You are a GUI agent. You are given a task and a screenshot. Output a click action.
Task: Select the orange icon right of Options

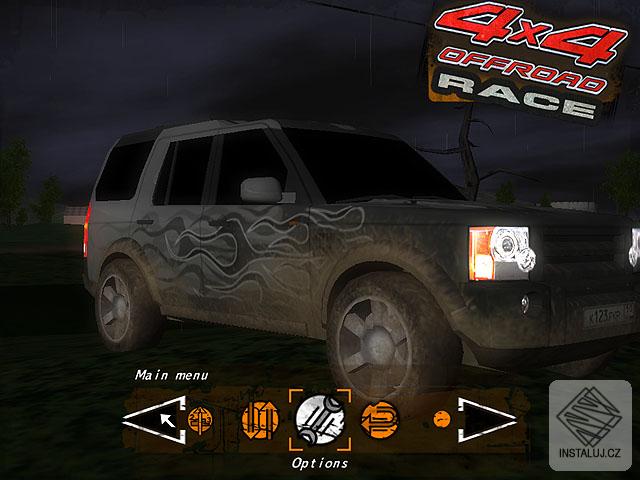[378, 418]
